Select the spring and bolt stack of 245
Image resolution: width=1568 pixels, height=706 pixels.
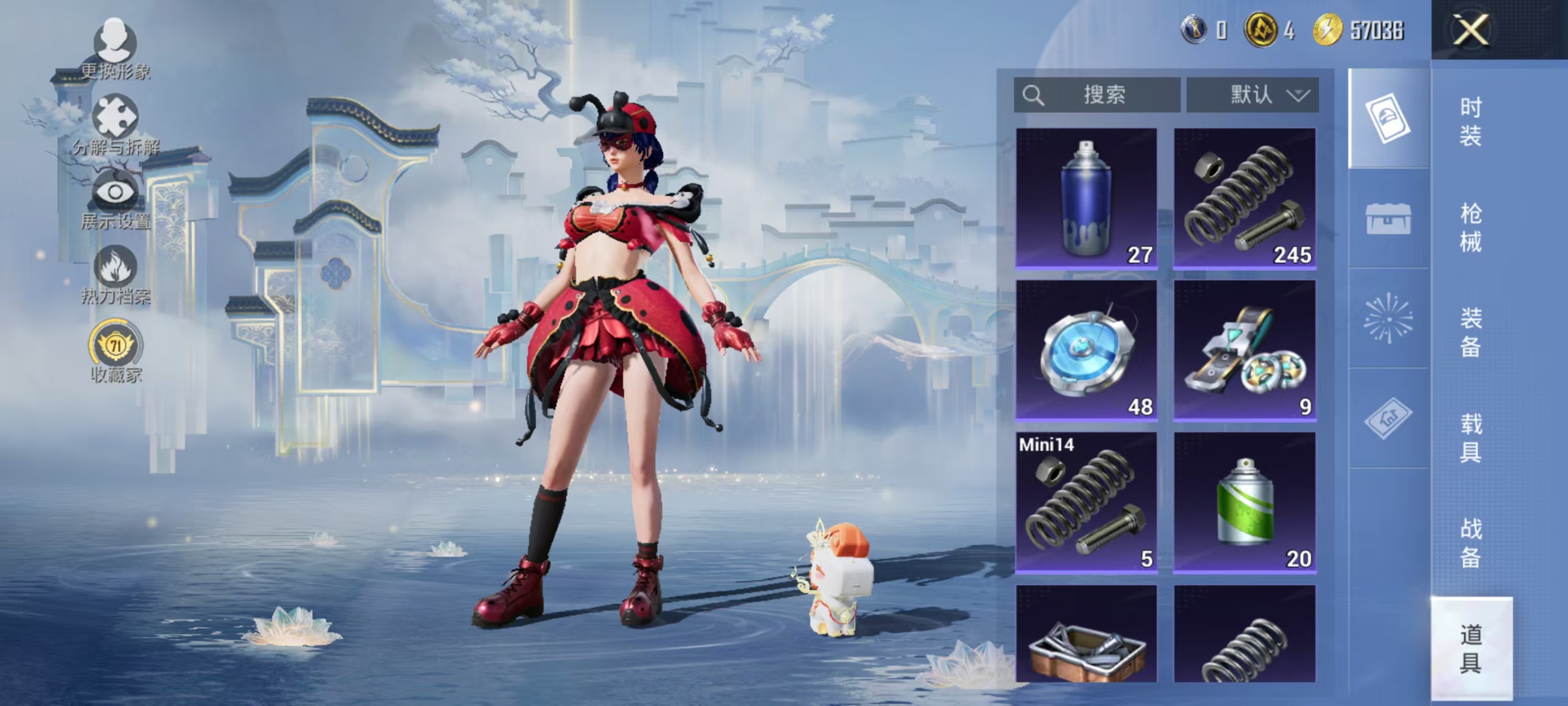pyautogui.click(x=1244, y=198)
